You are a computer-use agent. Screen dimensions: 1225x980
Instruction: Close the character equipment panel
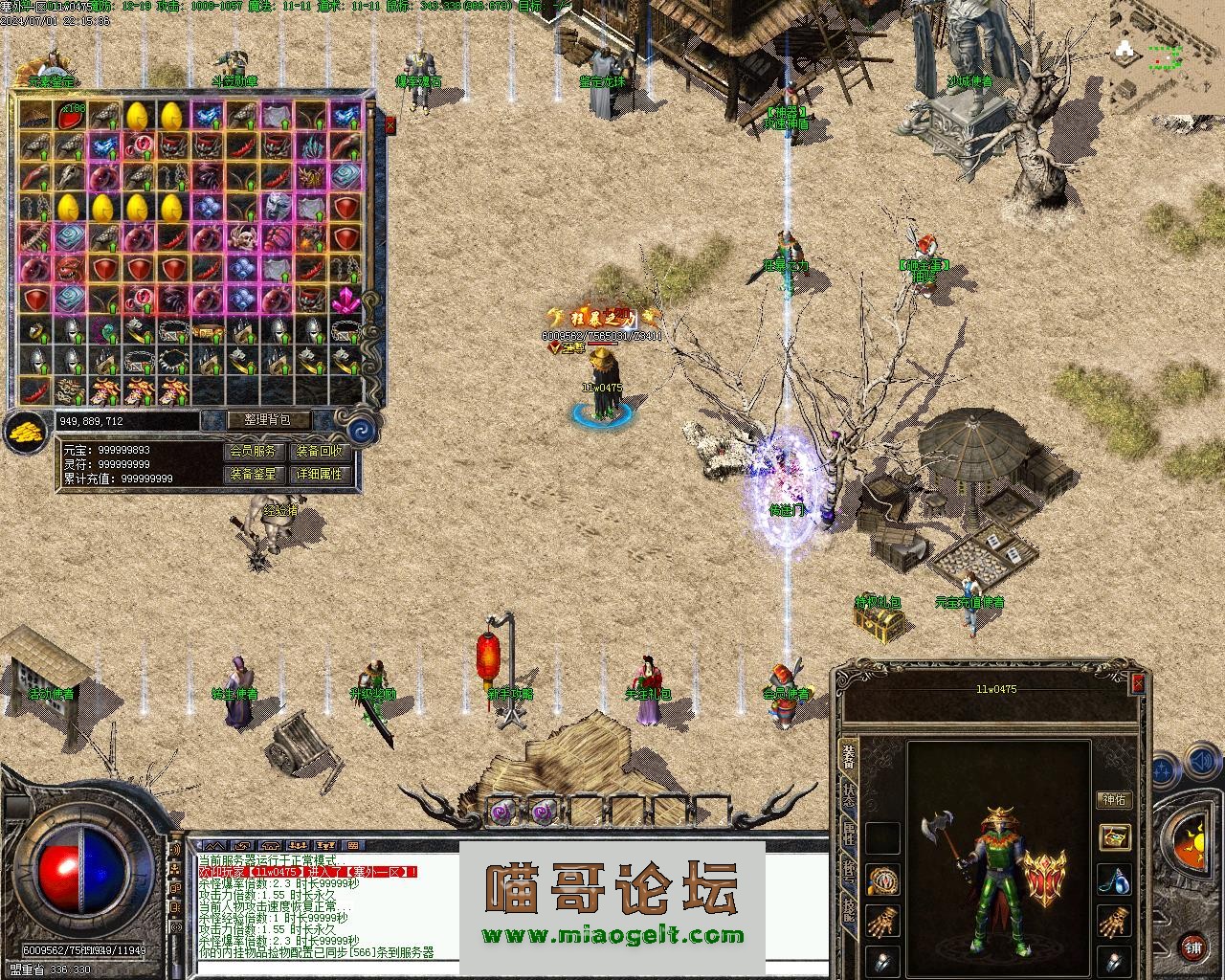tap(1138, 683)
